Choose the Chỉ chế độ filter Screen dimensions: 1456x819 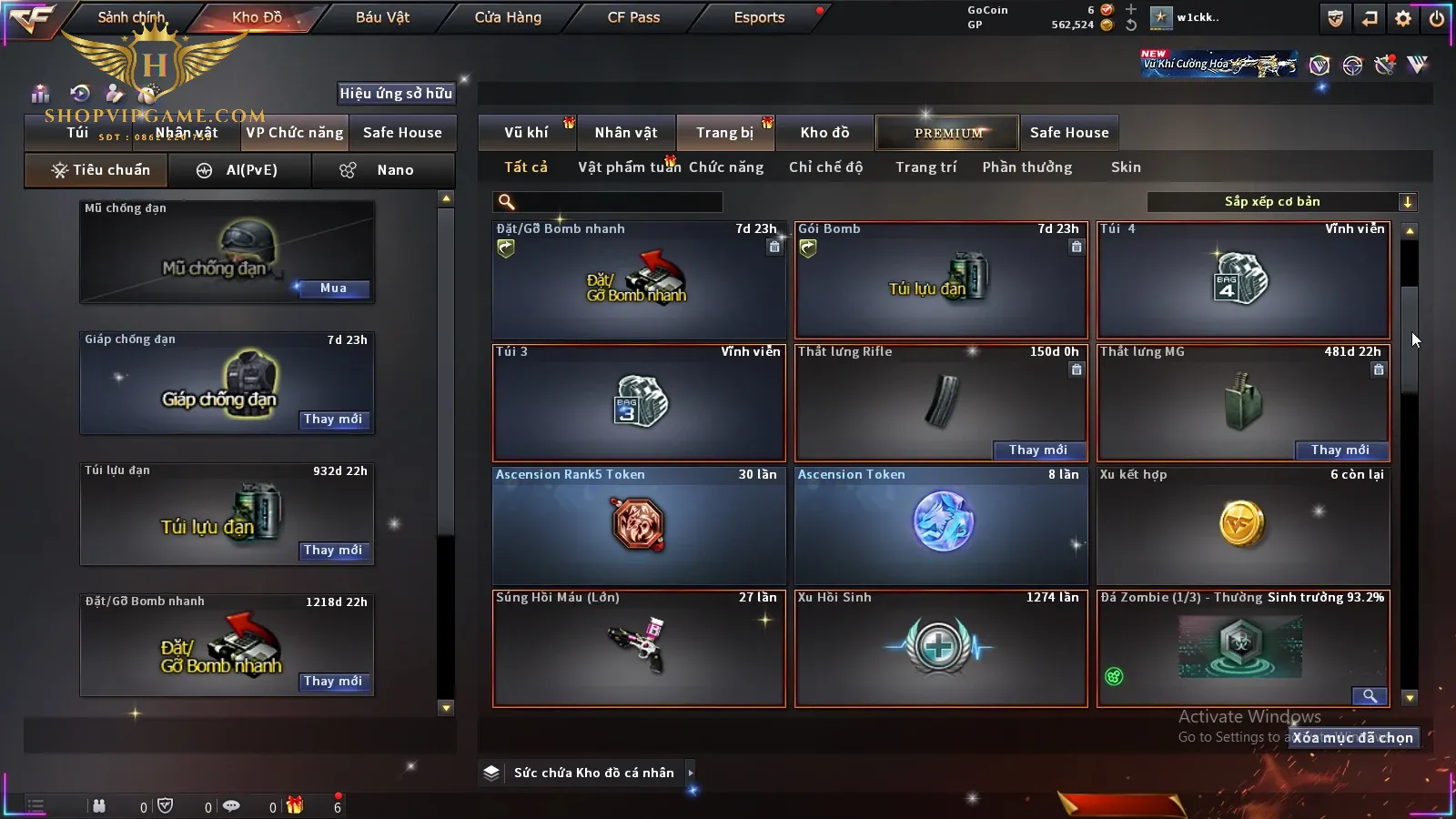click(825, 167)
